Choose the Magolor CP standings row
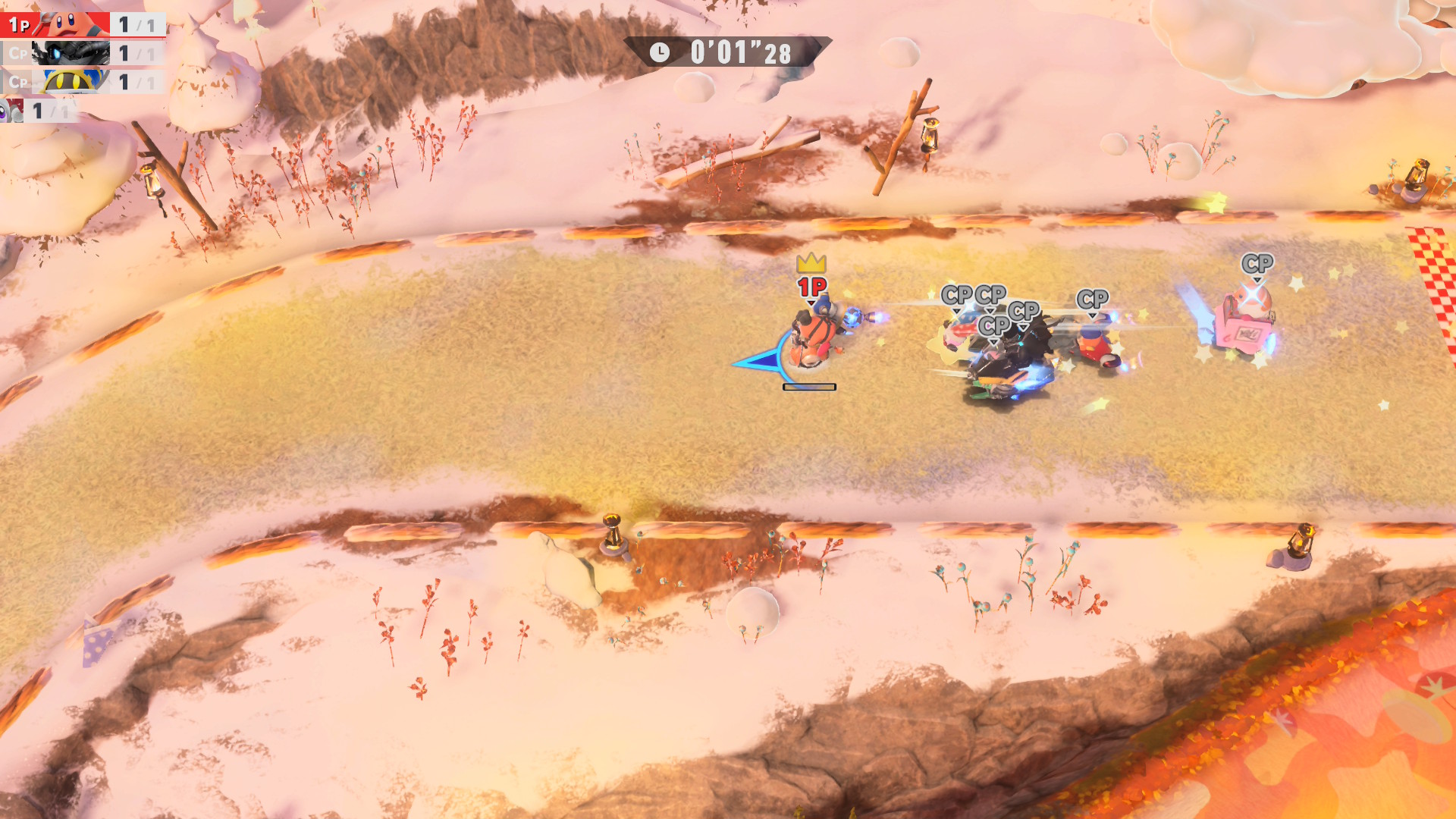This screenshot has width=1456, height=819. 82,82
